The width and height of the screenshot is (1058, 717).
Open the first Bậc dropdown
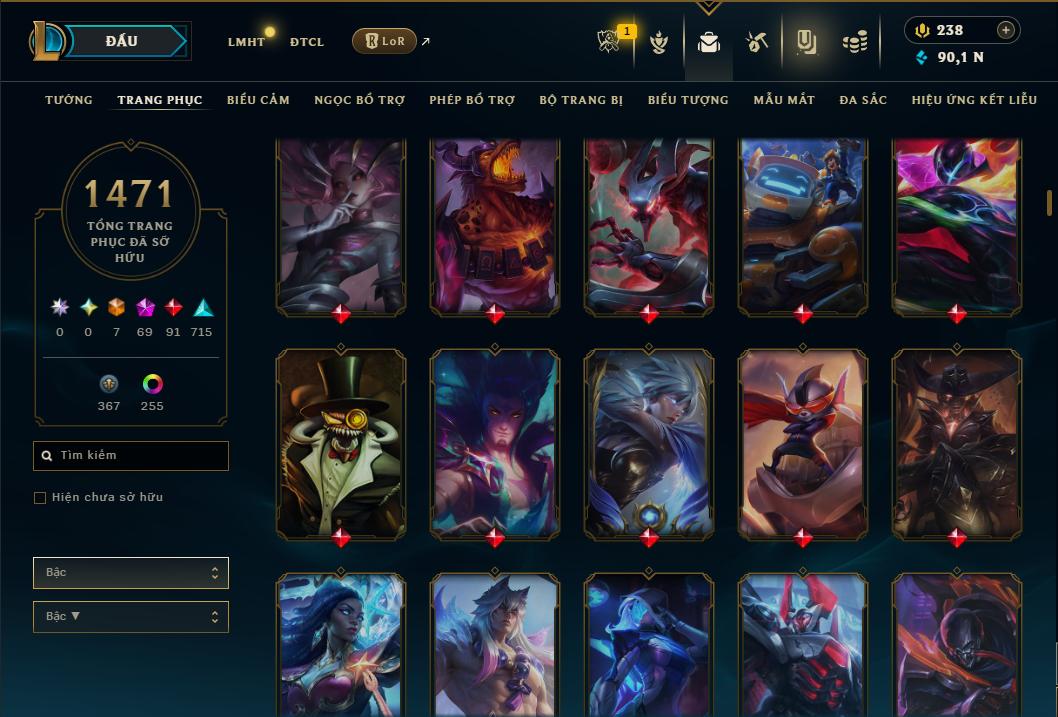coord(131,573)
